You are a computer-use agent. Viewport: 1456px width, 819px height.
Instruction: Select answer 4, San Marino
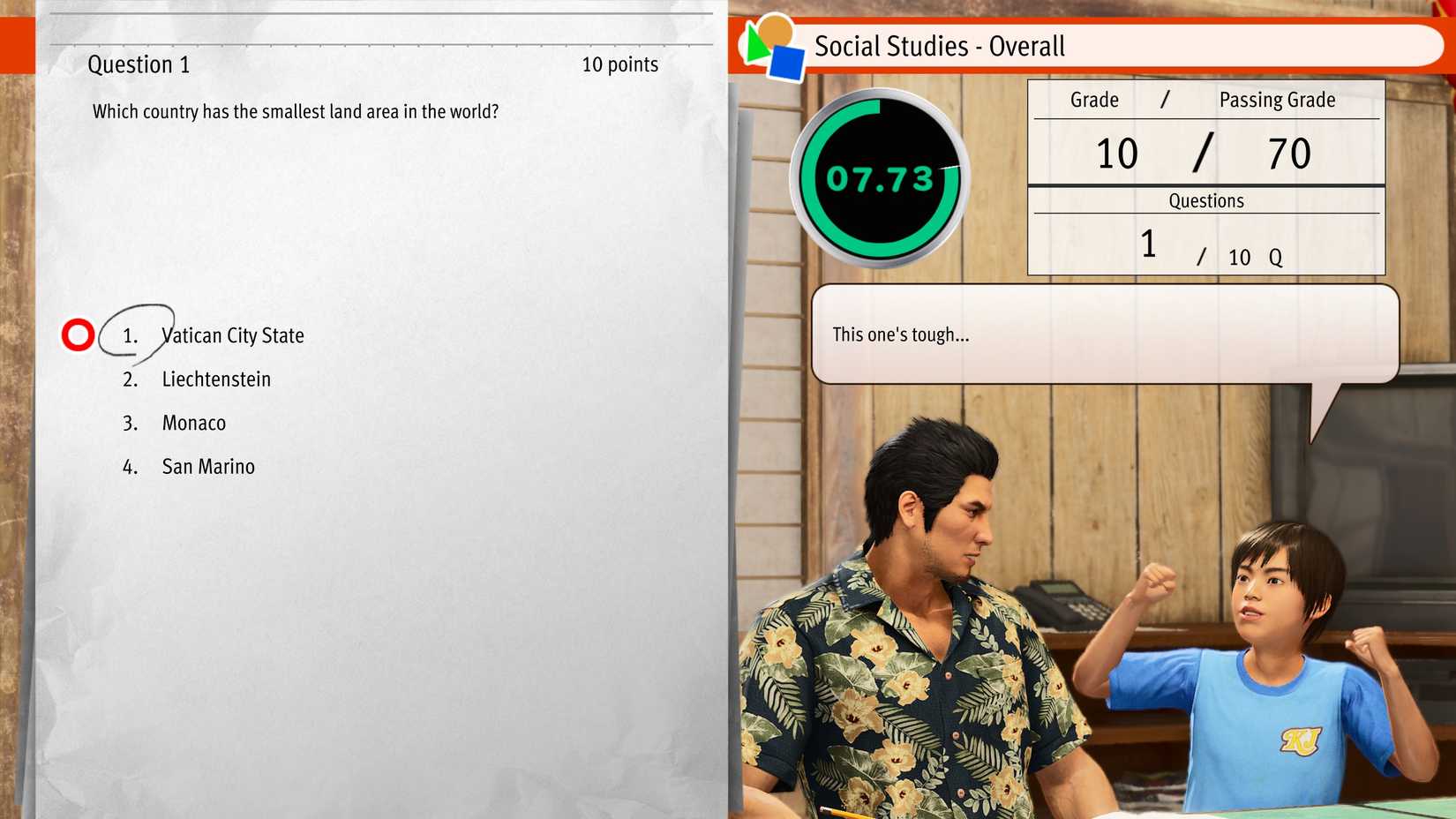[x=207, y=466]
